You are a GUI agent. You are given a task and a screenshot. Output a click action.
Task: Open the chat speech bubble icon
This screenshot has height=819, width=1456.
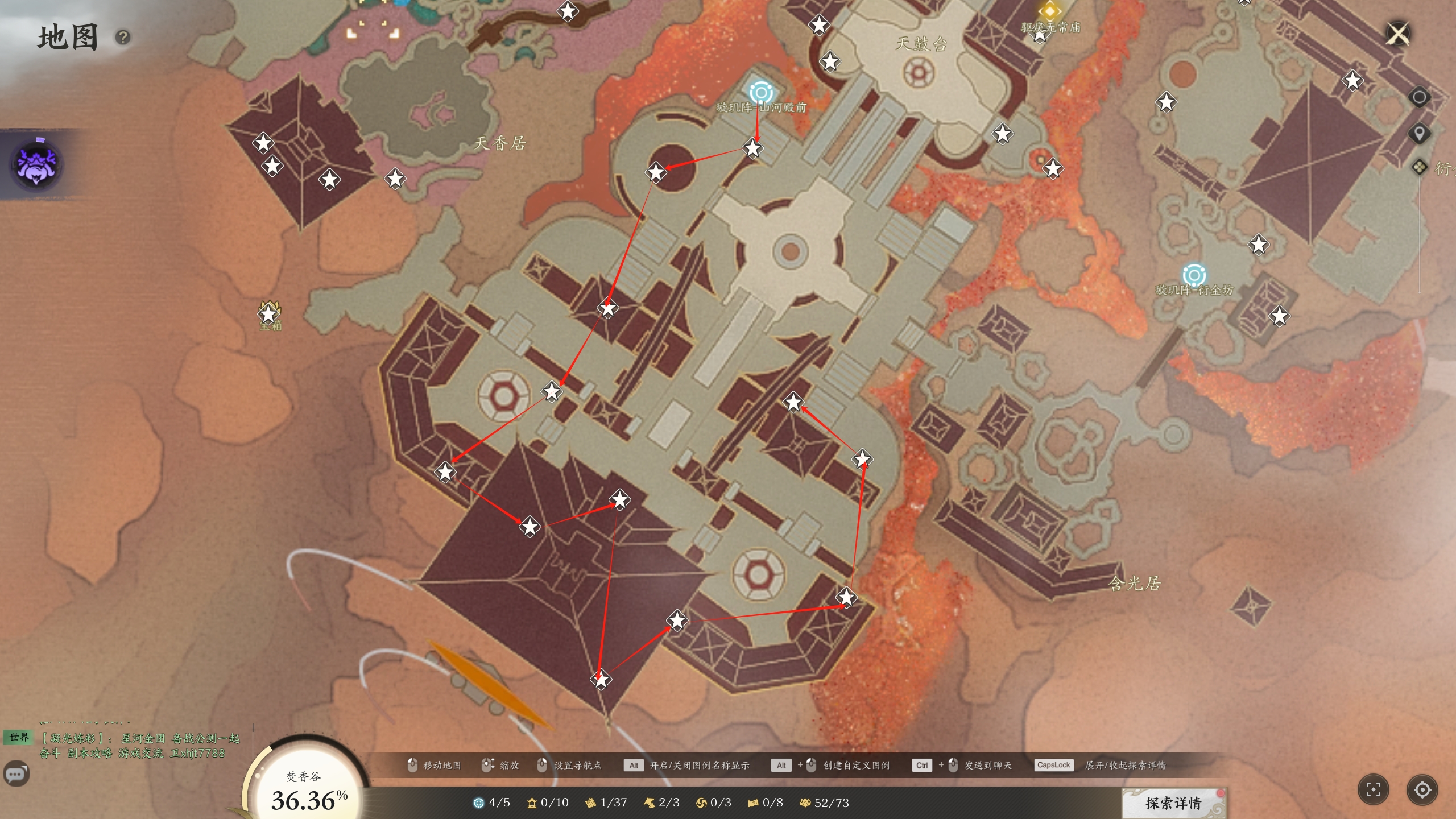(16, 774)
